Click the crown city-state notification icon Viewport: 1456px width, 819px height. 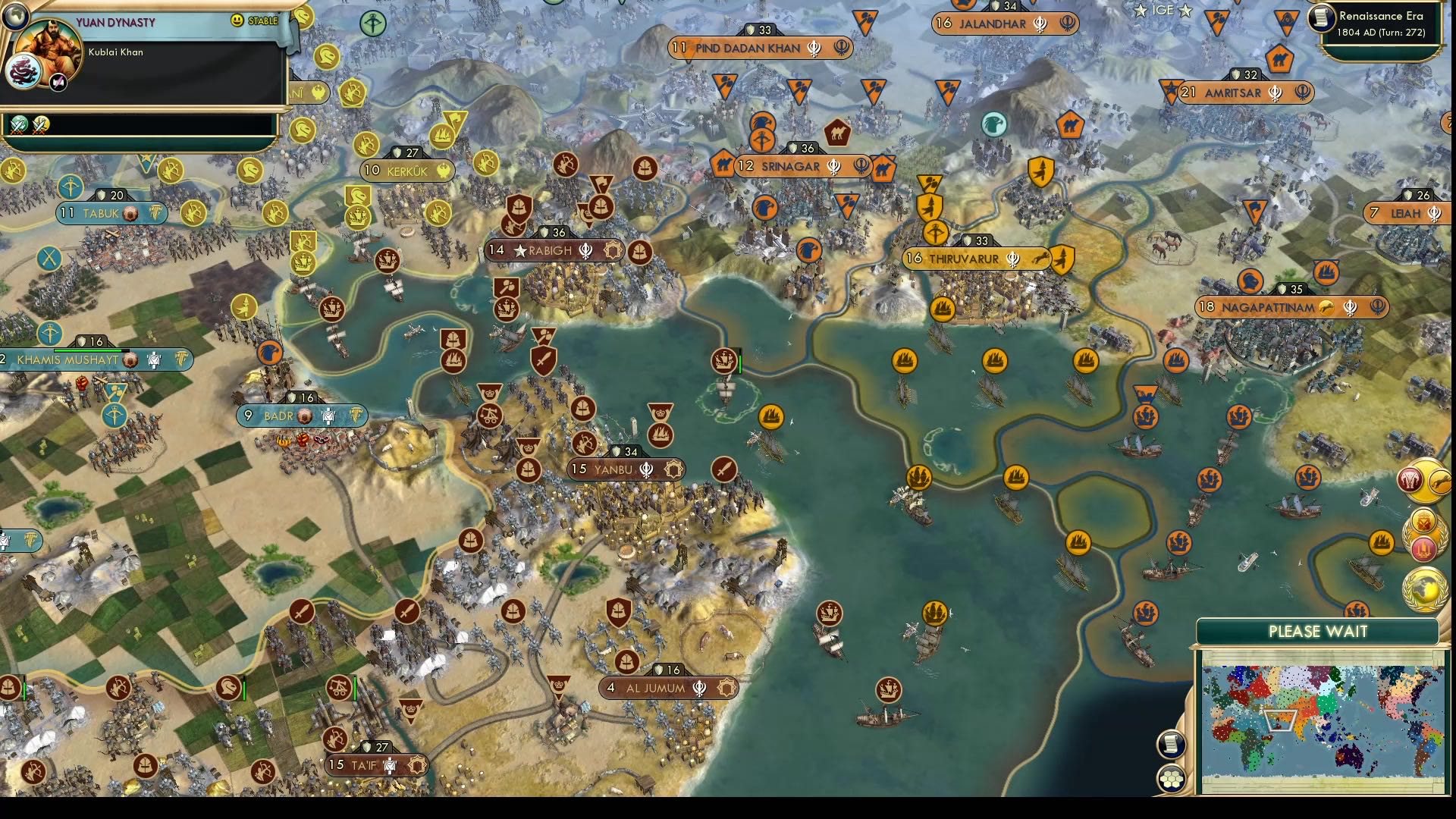click(x=1423, y=520)
